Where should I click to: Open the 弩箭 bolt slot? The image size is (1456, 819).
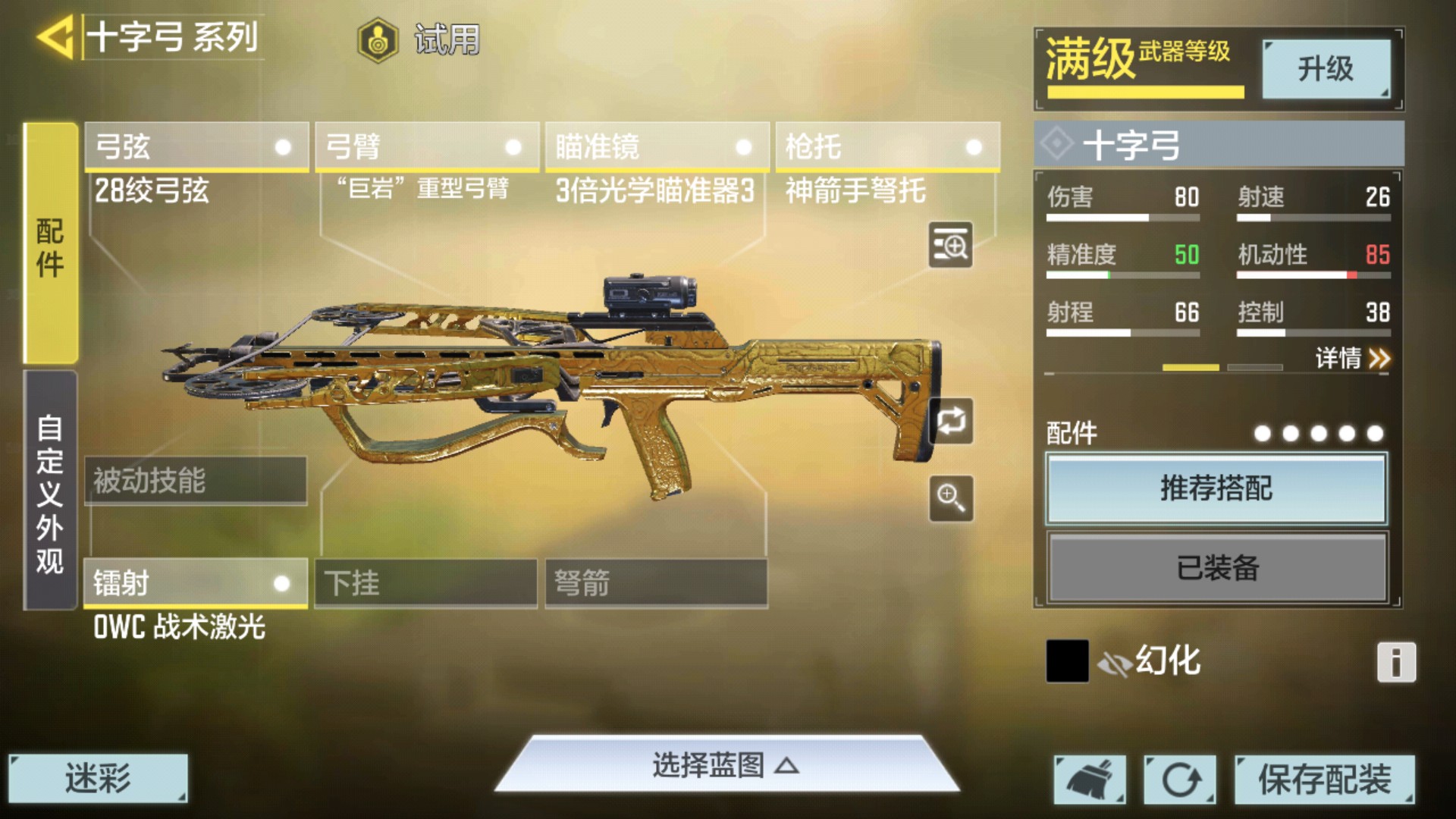click(x=656, y=583)
